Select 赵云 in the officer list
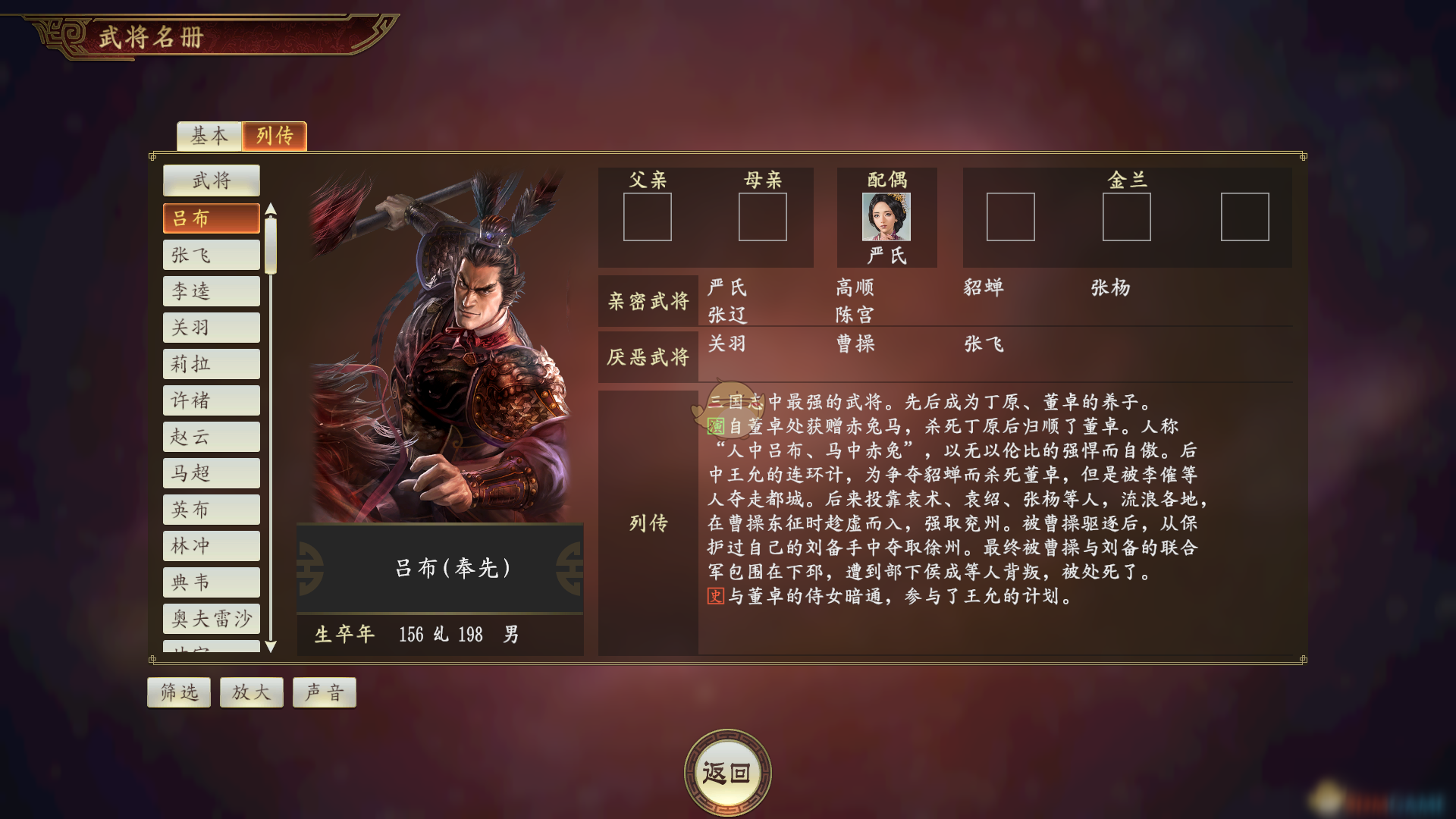Screen dimensions: 1456x819 [212, 437]
